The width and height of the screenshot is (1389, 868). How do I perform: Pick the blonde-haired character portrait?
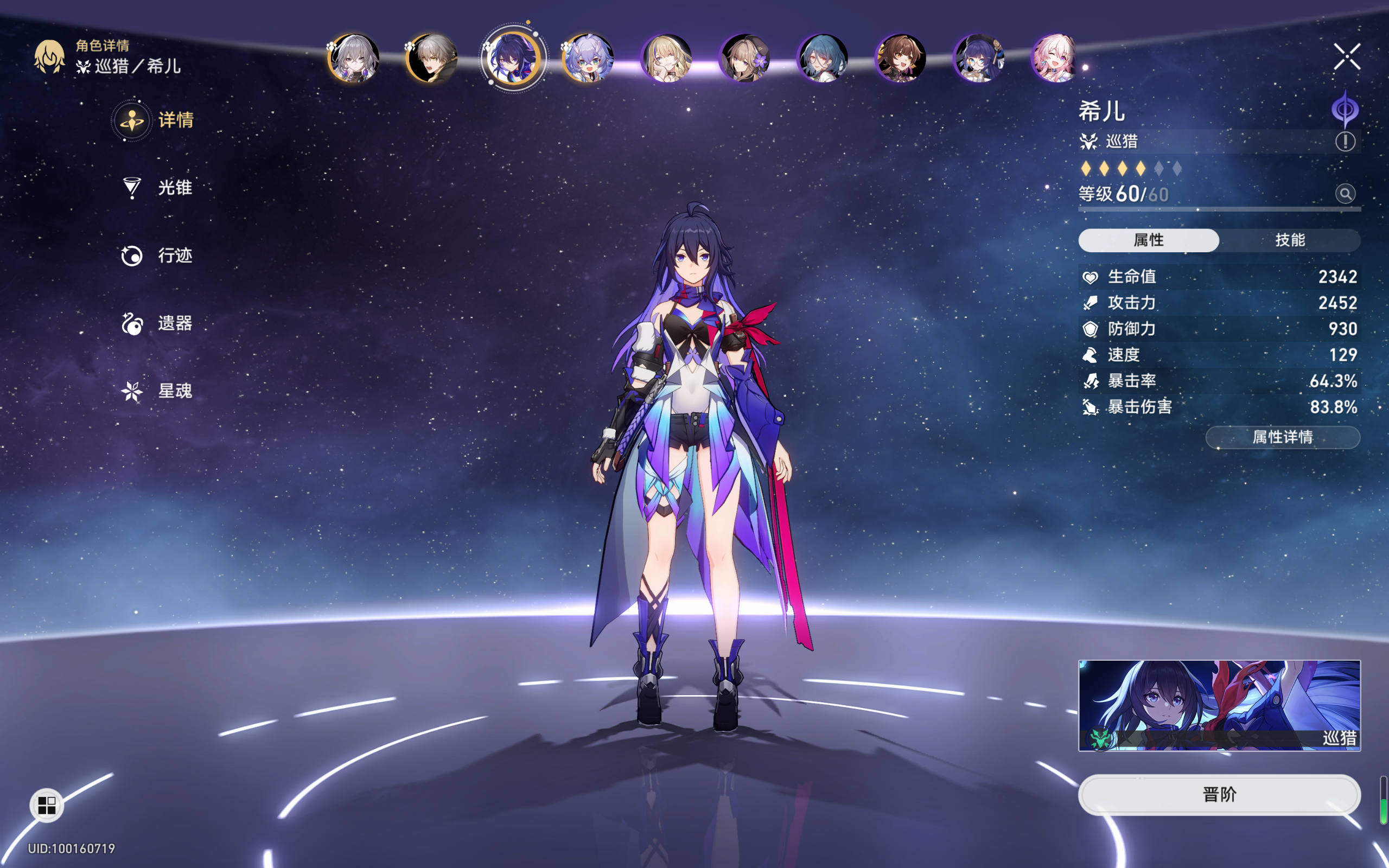click(x=666, y=58)
